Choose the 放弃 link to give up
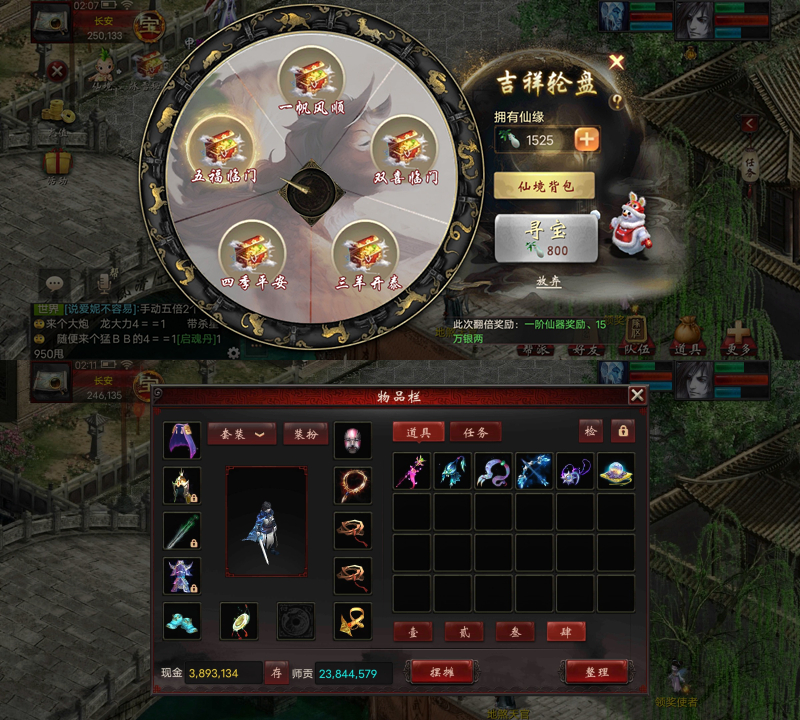 coord(549,281)
